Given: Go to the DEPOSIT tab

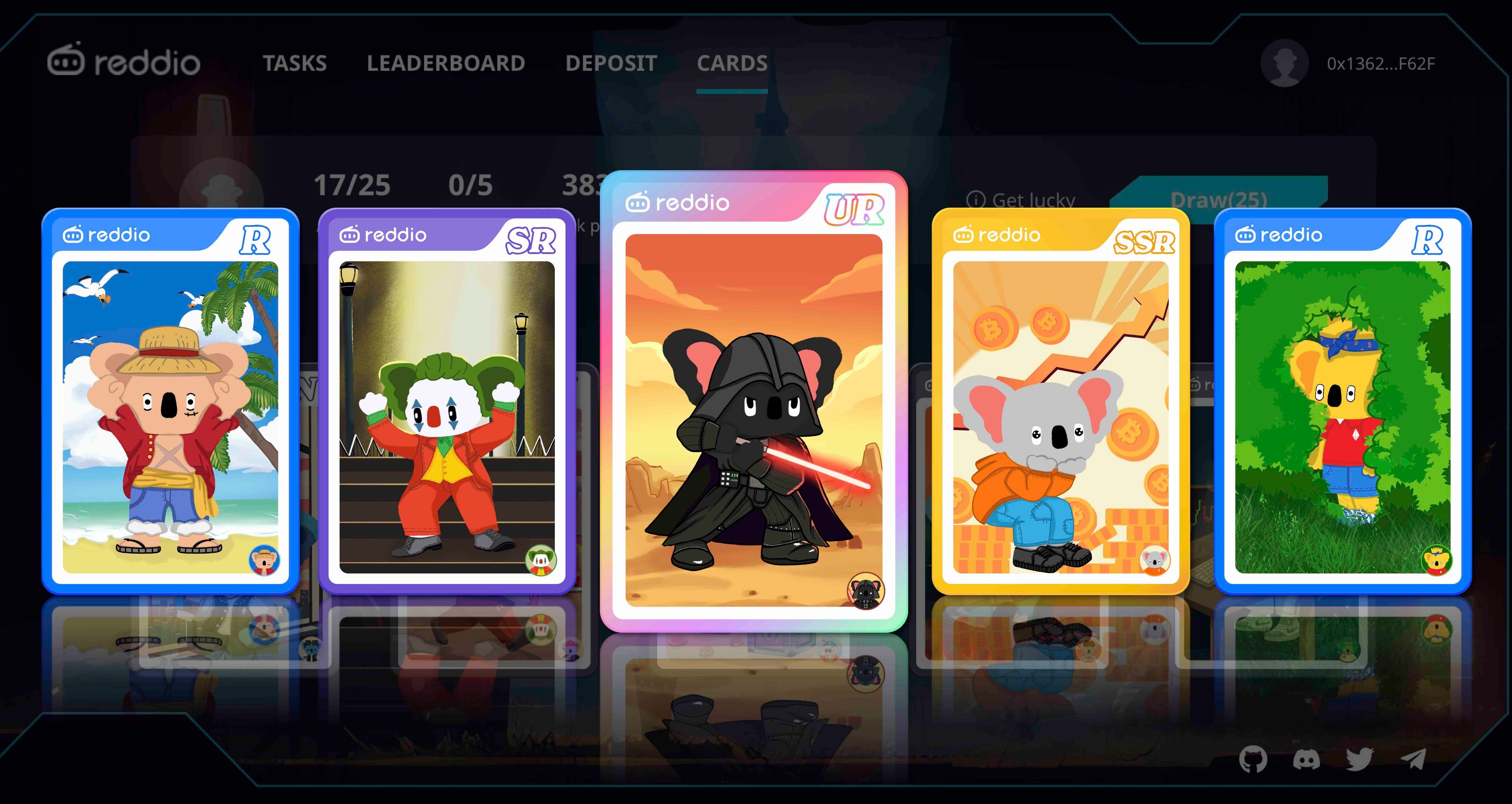Looking at the screenshot, I should click(611, 63).
